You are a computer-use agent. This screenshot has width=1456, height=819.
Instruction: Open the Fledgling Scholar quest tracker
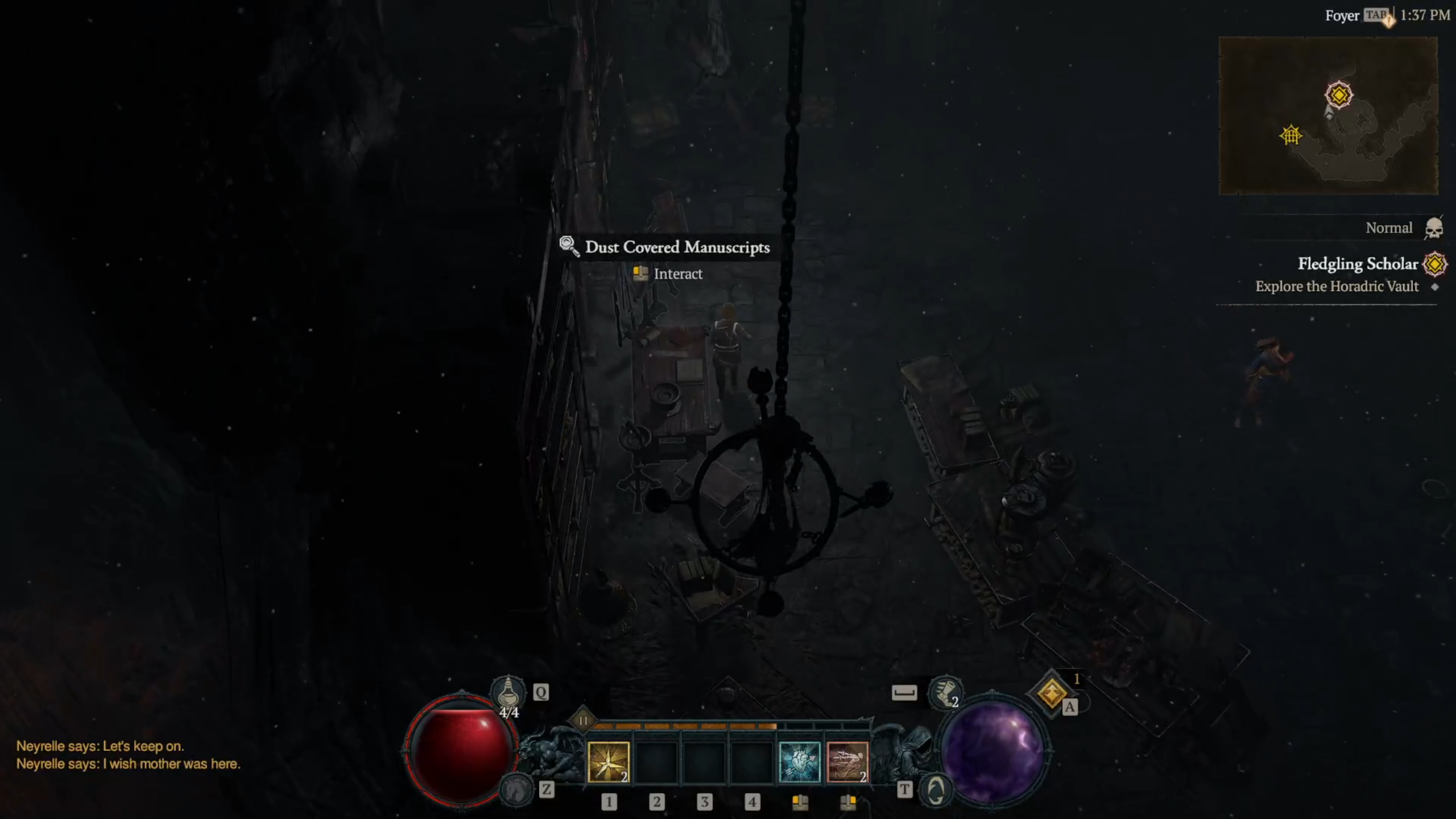coord(1358,264)
